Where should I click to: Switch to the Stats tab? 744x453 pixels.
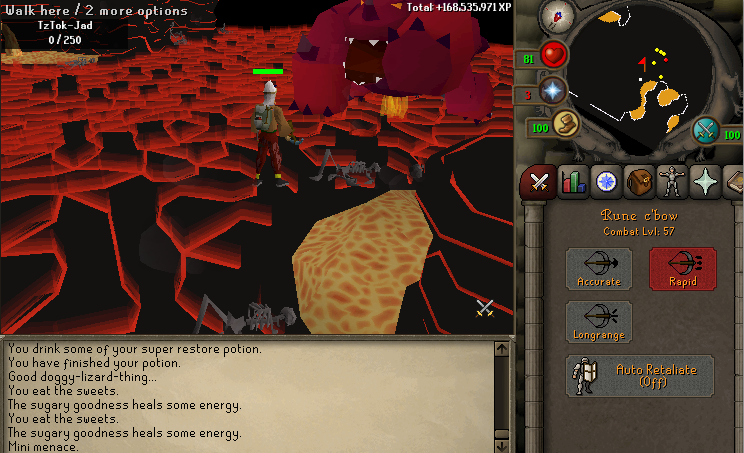pos(573,182)
